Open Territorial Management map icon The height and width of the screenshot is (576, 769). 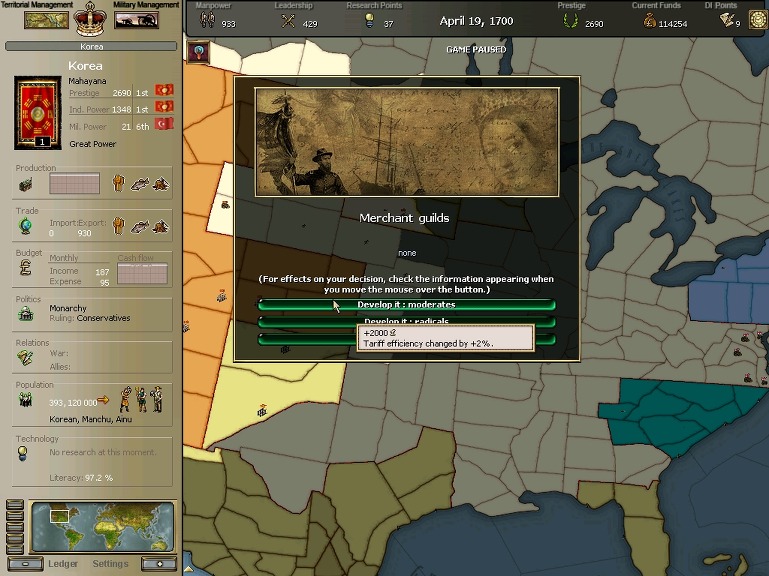(46, 19)
